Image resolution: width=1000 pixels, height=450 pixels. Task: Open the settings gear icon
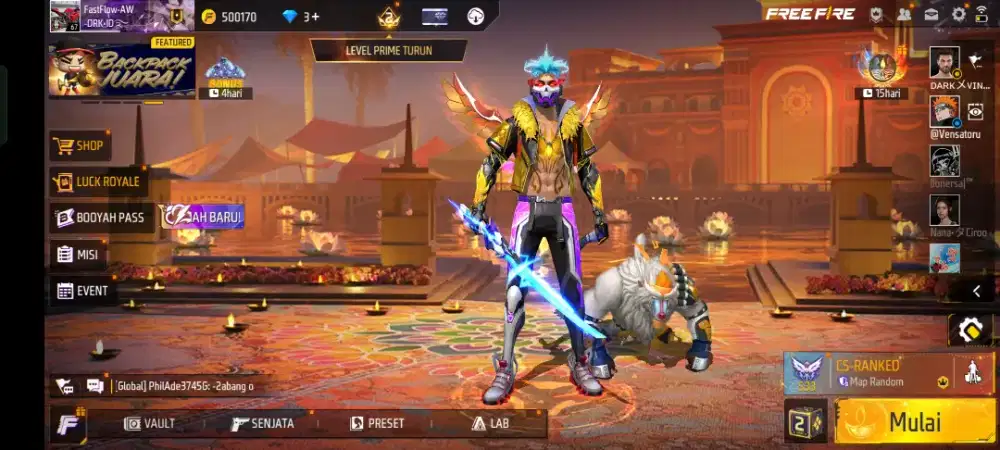[x=958, y=14]
